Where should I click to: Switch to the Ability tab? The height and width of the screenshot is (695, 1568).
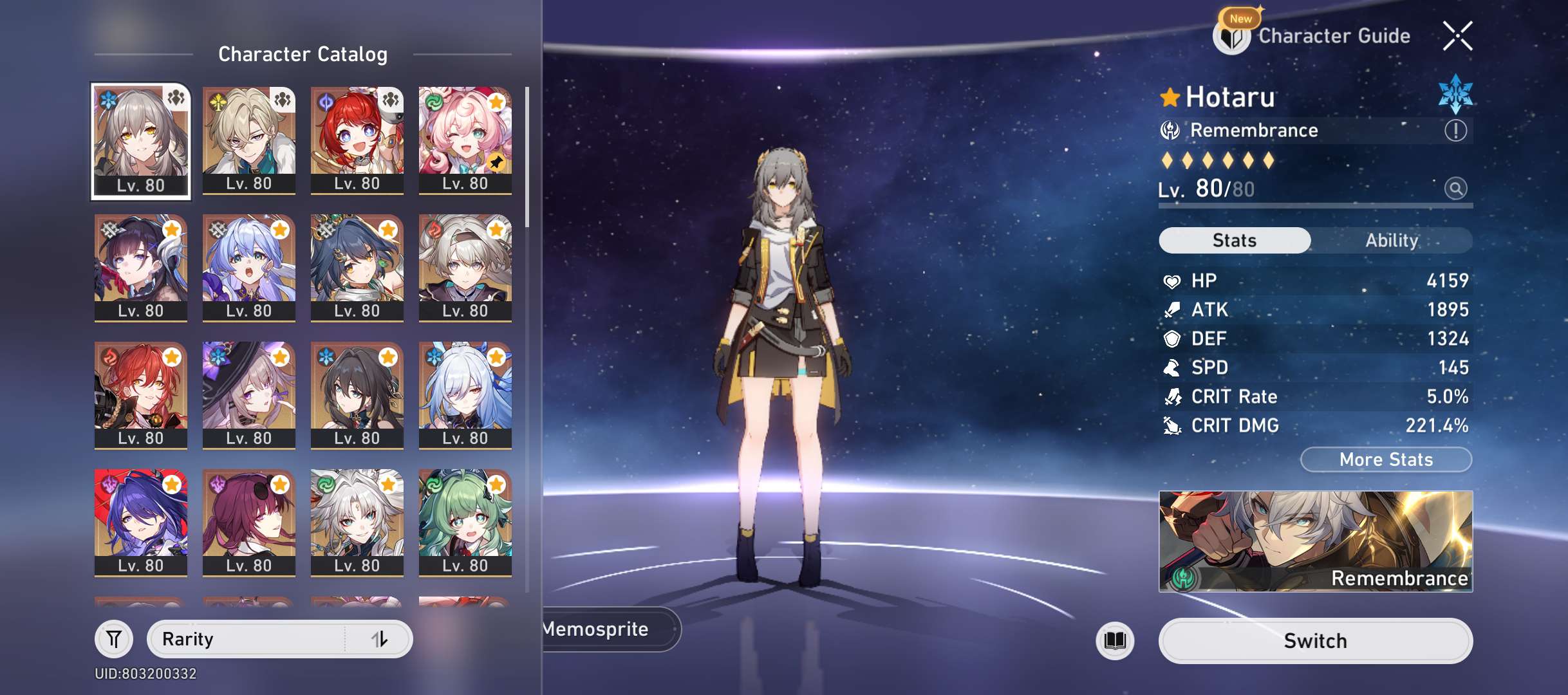click(1392, 241)
